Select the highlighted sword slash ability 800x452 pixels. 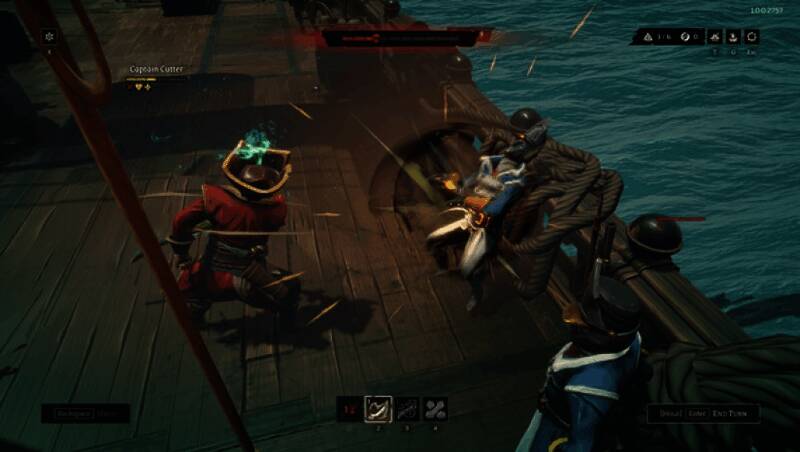(x=378, y=408)
